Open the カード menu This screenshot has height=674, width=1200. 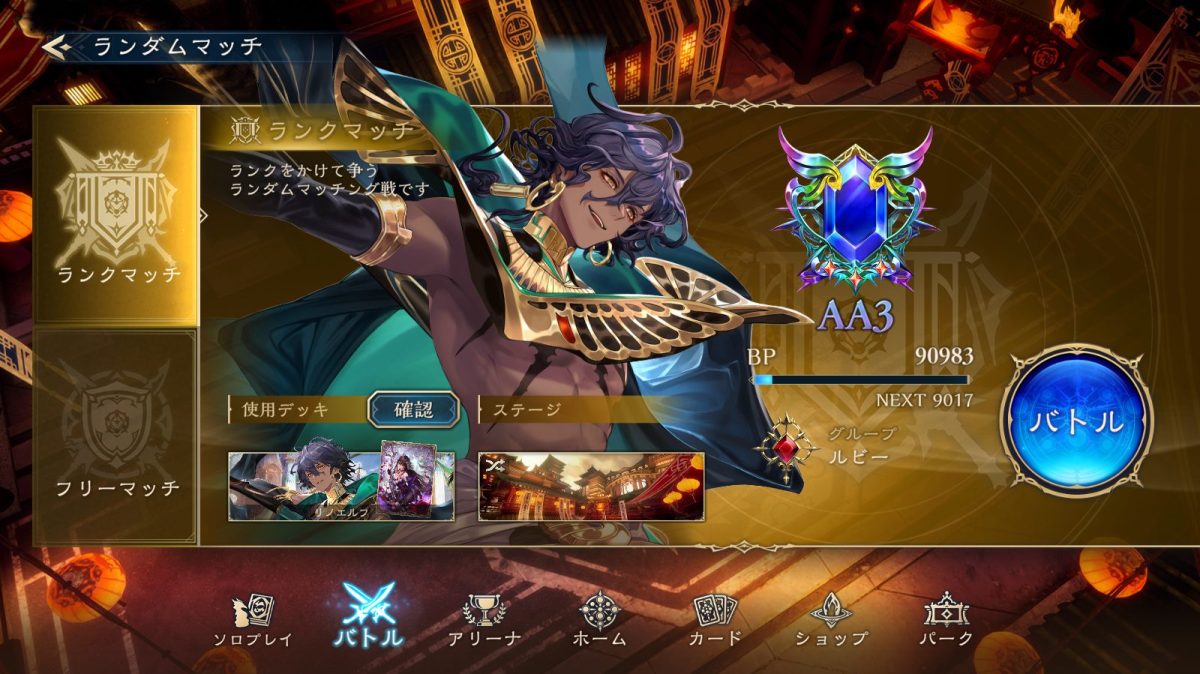coord(715,619)
